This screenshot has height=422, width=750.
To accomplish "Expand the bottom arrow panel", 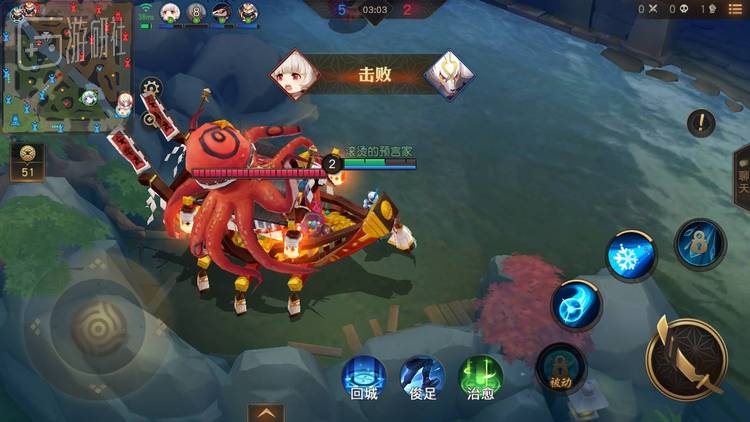I will click(266, 412).
